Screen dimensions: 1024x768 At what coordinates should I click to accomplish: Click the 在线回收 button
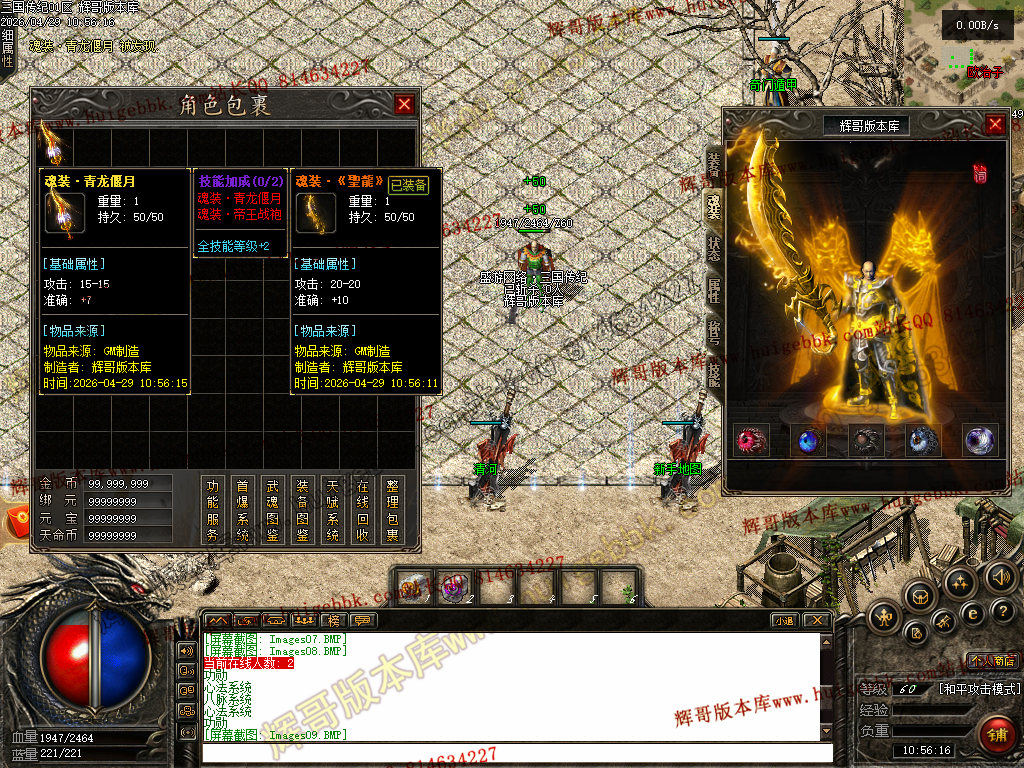362,510
